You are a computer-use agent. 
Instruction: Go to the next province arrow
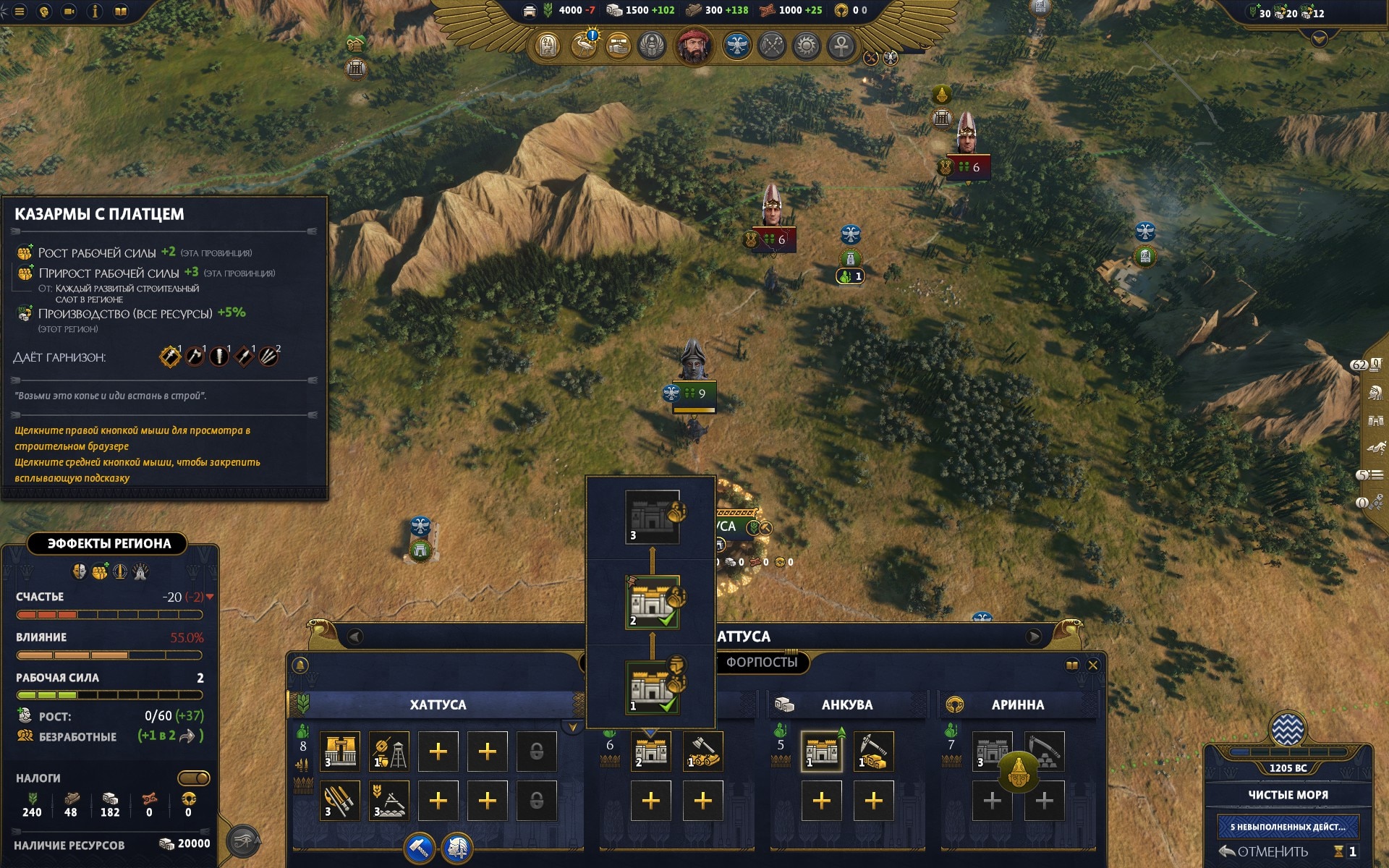pos(1034,637)
